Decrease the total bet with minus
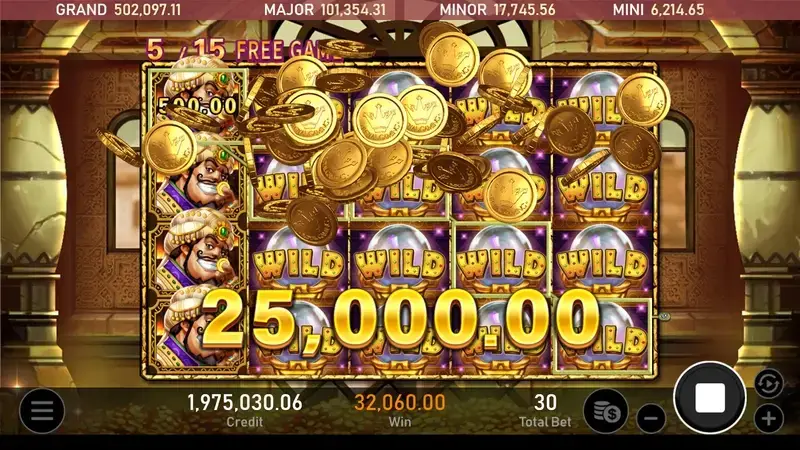This screenshot has height=450, width=800. [650, 417]
